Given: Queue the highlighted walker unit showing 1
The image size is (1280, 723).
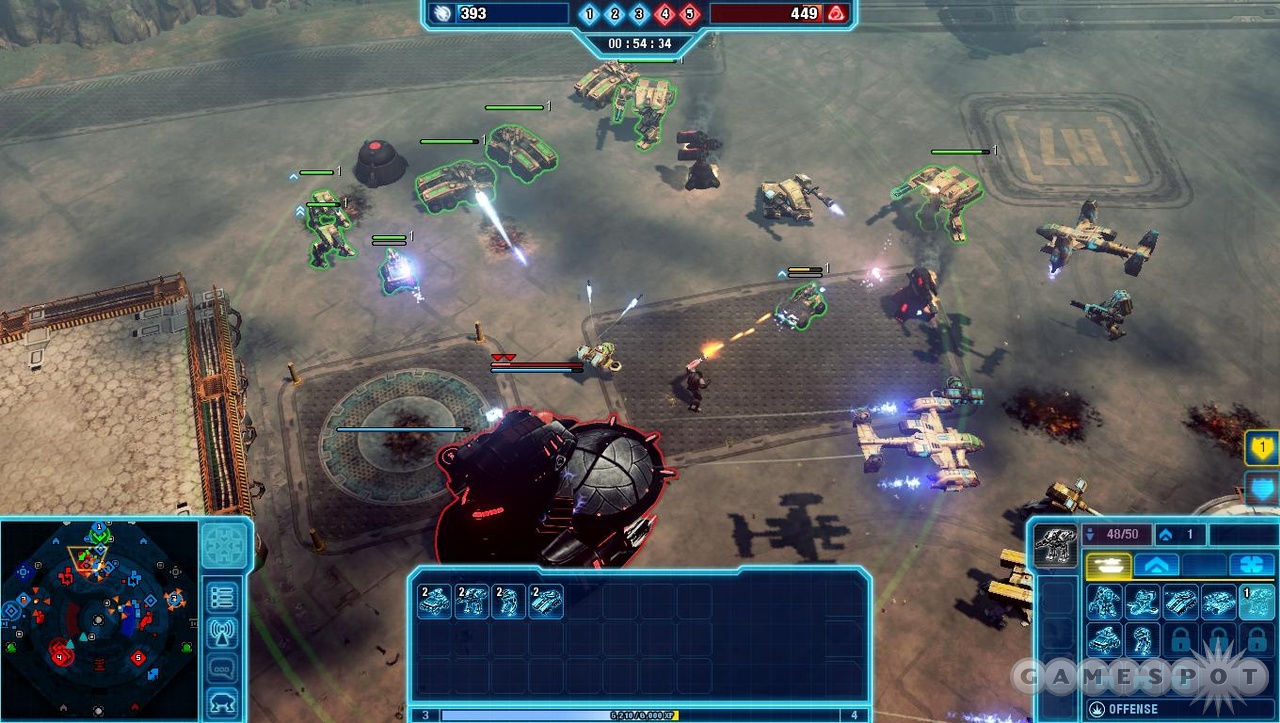Looking at the screenshot, I should 1256,602.
